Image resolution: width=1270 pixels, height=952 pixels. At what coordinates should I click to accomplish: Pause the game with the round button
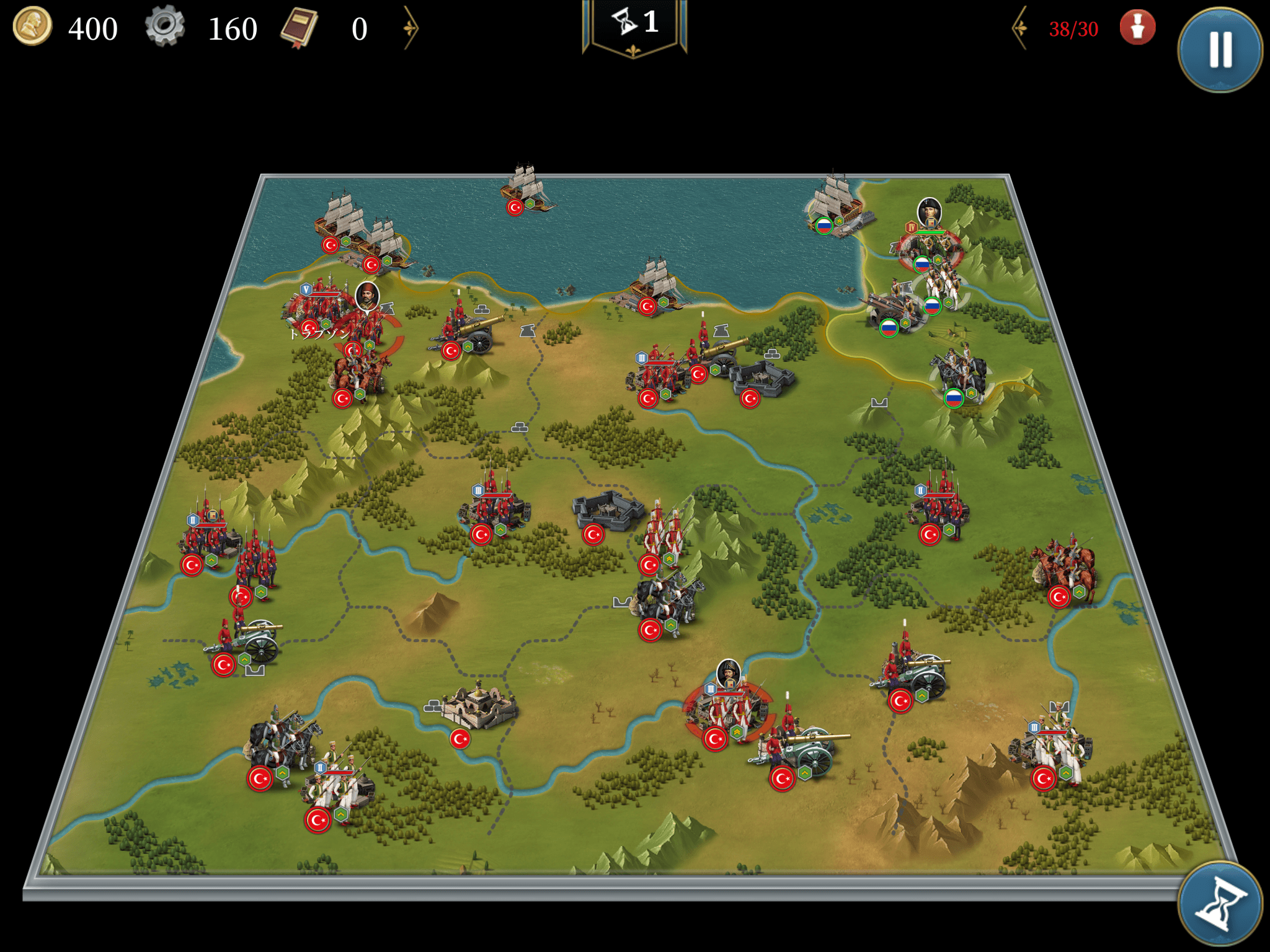coord(1220,50)
